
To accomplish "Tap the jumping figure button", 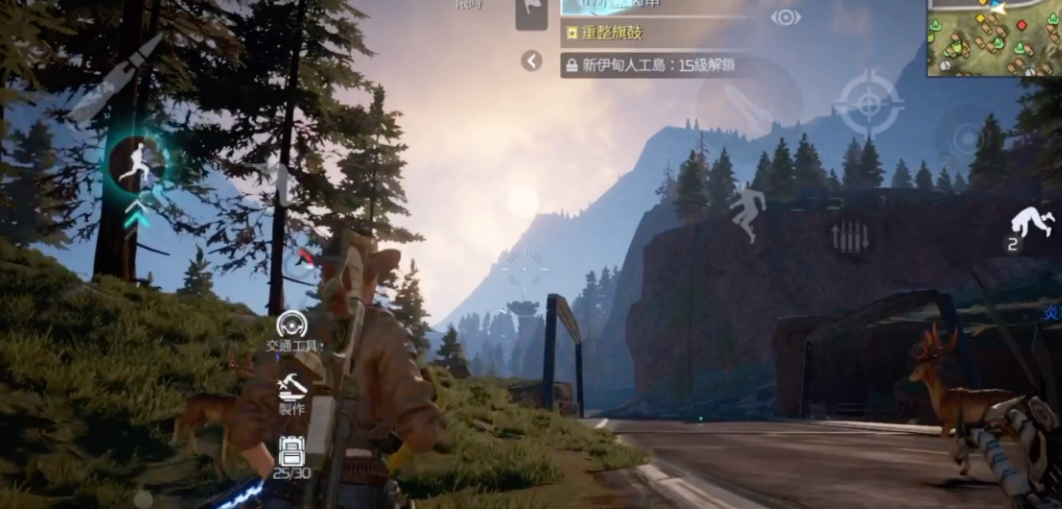I will tap(746, 213).
